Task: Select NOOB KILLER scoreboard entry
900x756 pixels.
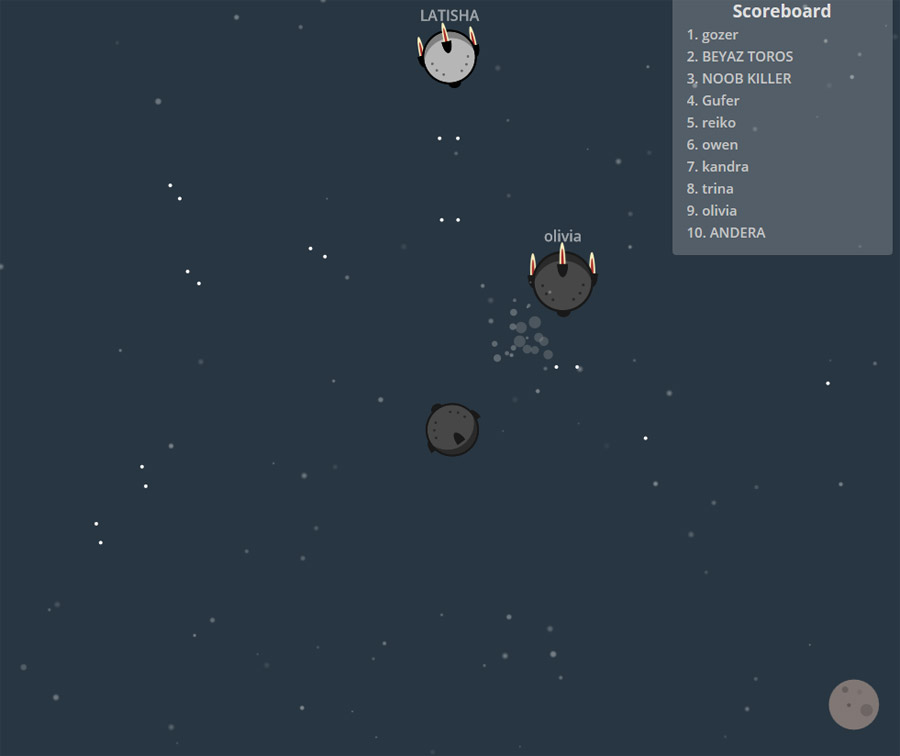Action: point(738,79)
